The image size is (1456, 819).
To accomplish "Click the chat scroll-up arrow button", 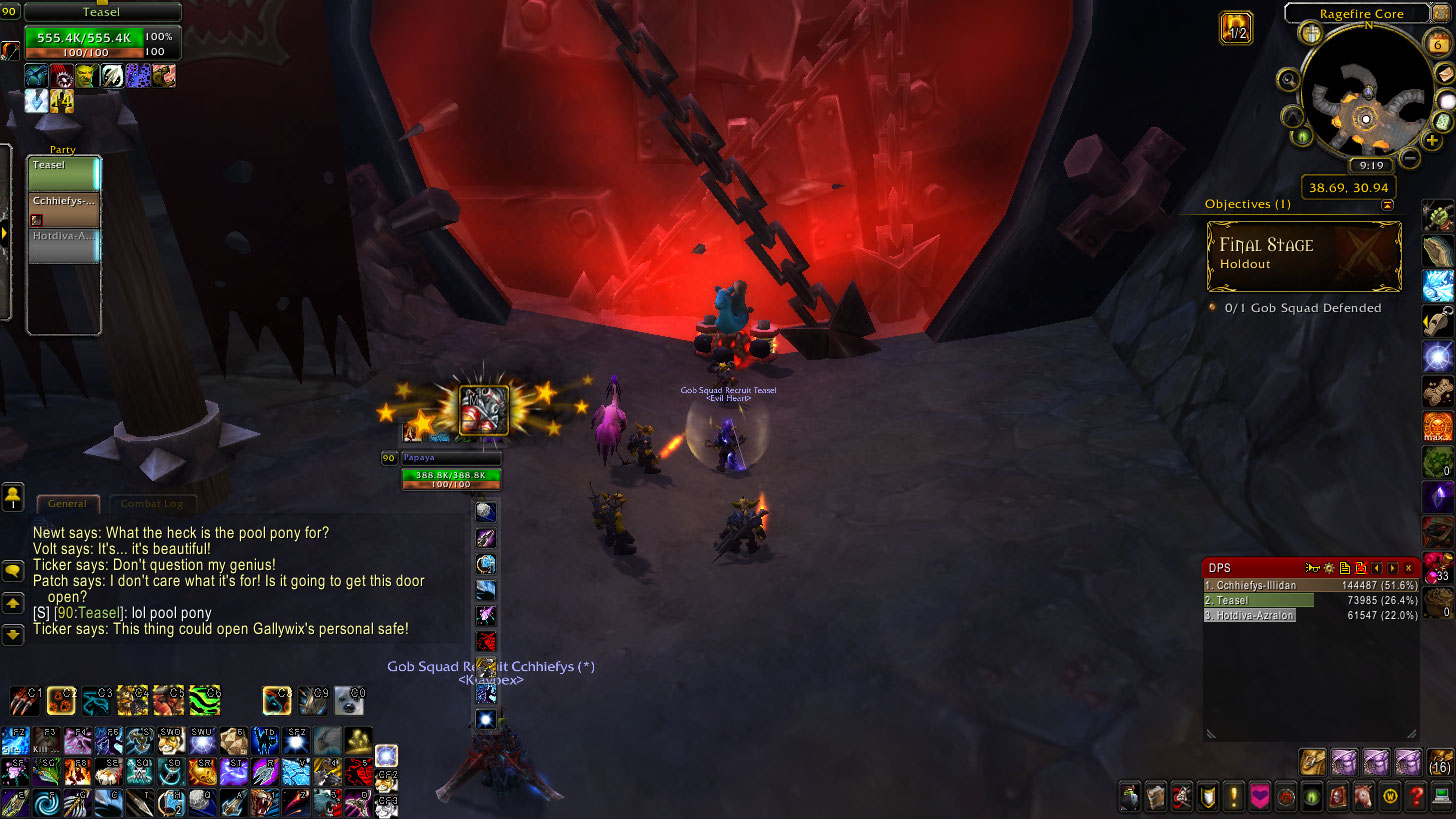I will [x=13, y=603].
